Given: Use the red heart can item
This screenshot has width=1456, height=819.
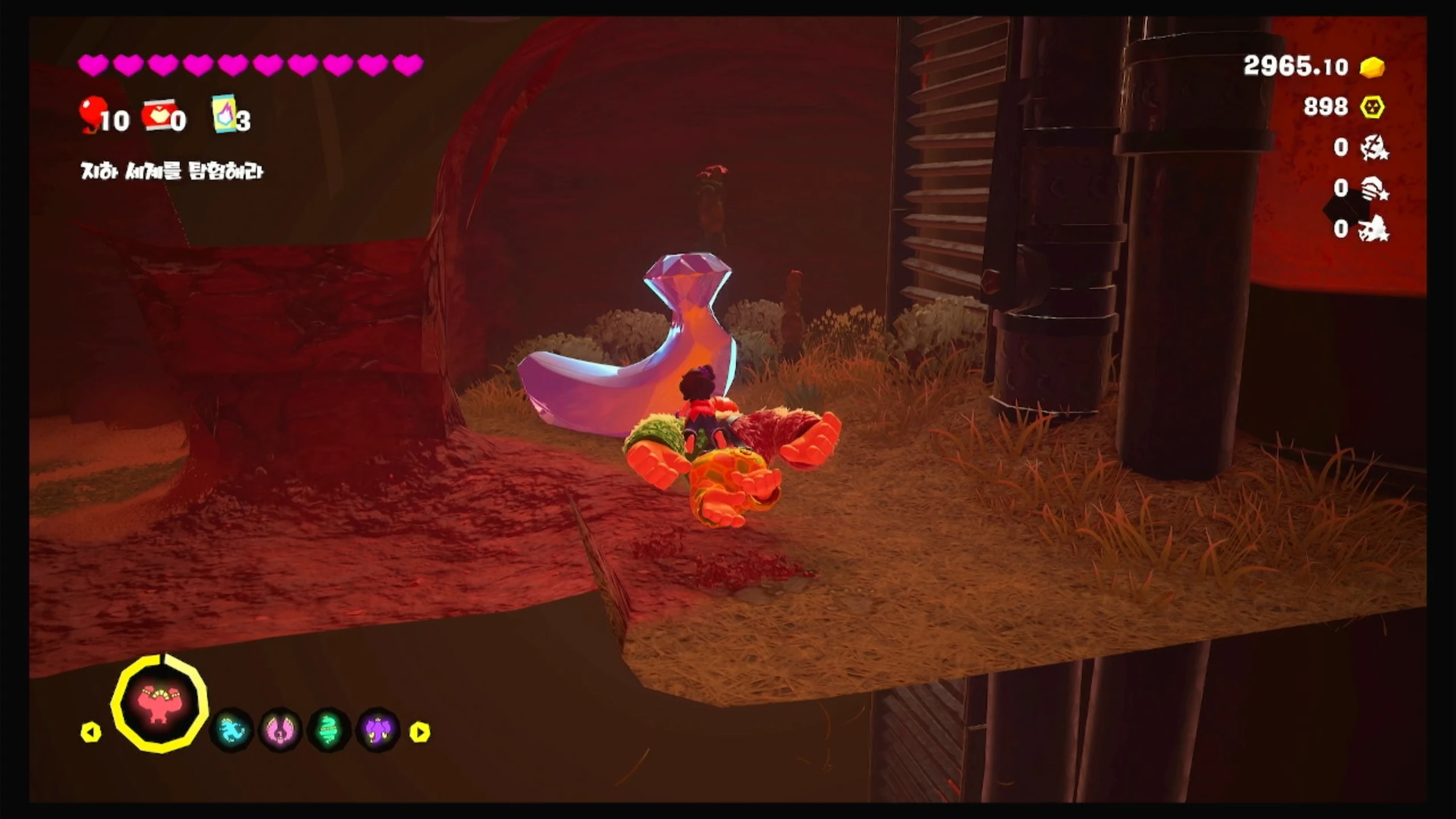Looking at the screenshot, I should pyautogui.click(x=158, y=116).
